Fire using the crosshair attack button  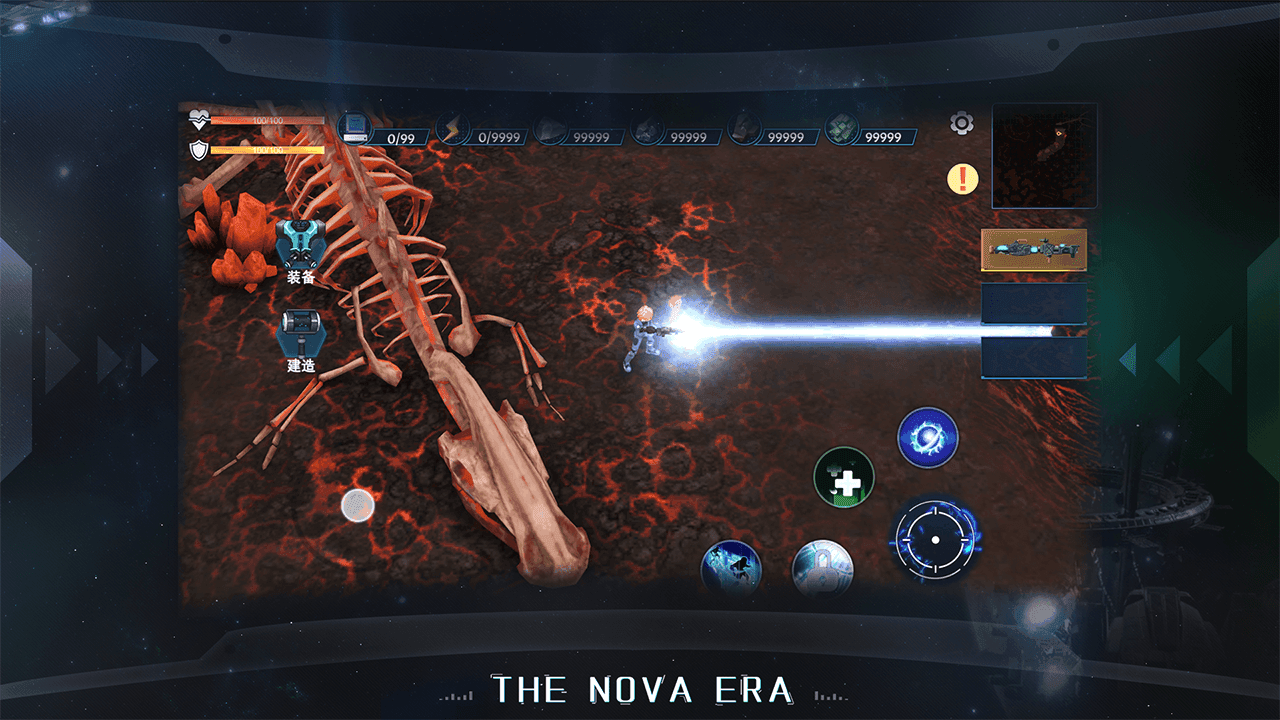pos(935,540)
